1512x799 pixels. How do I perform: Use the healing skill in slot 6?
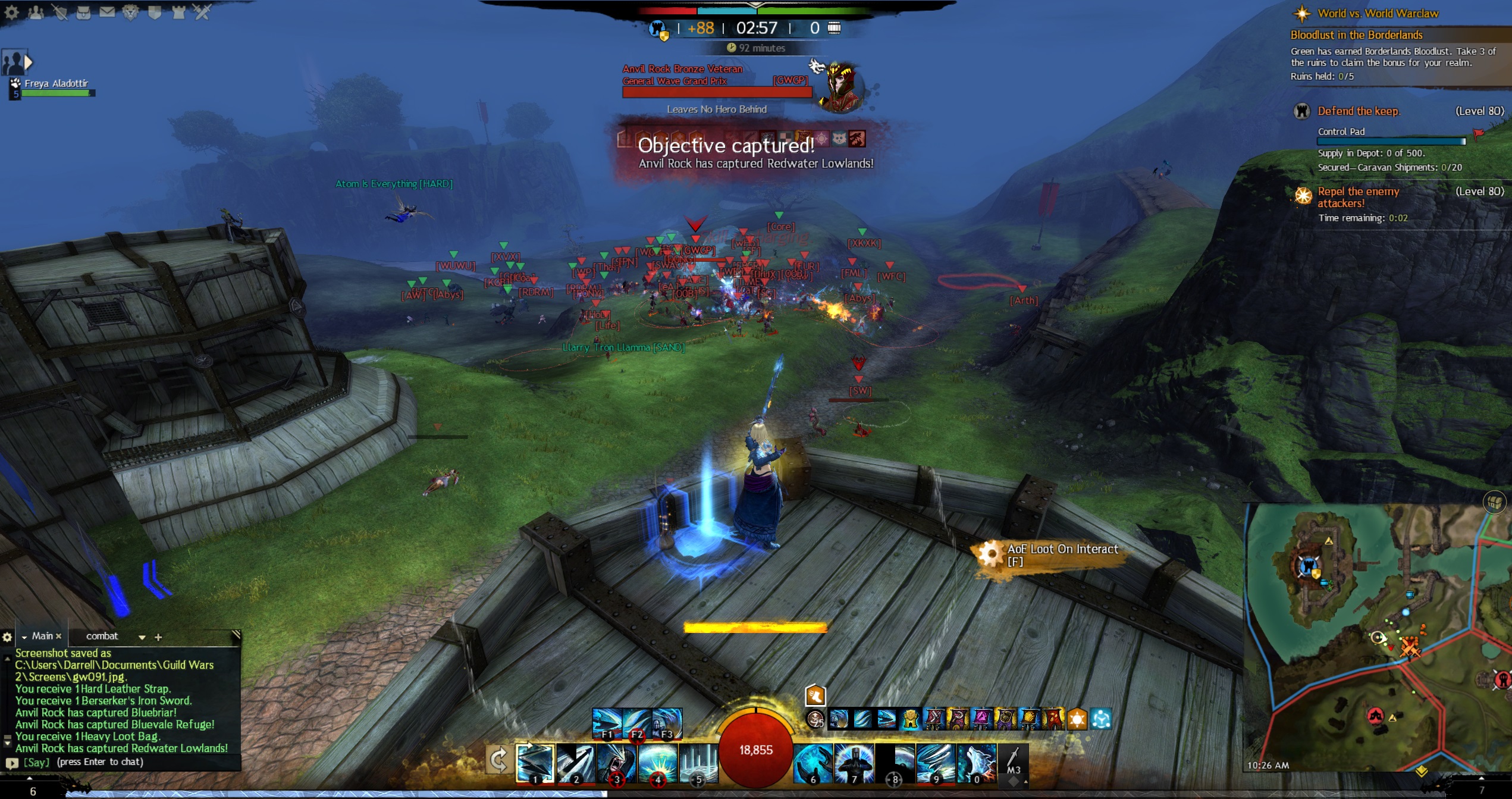(813, 763)
